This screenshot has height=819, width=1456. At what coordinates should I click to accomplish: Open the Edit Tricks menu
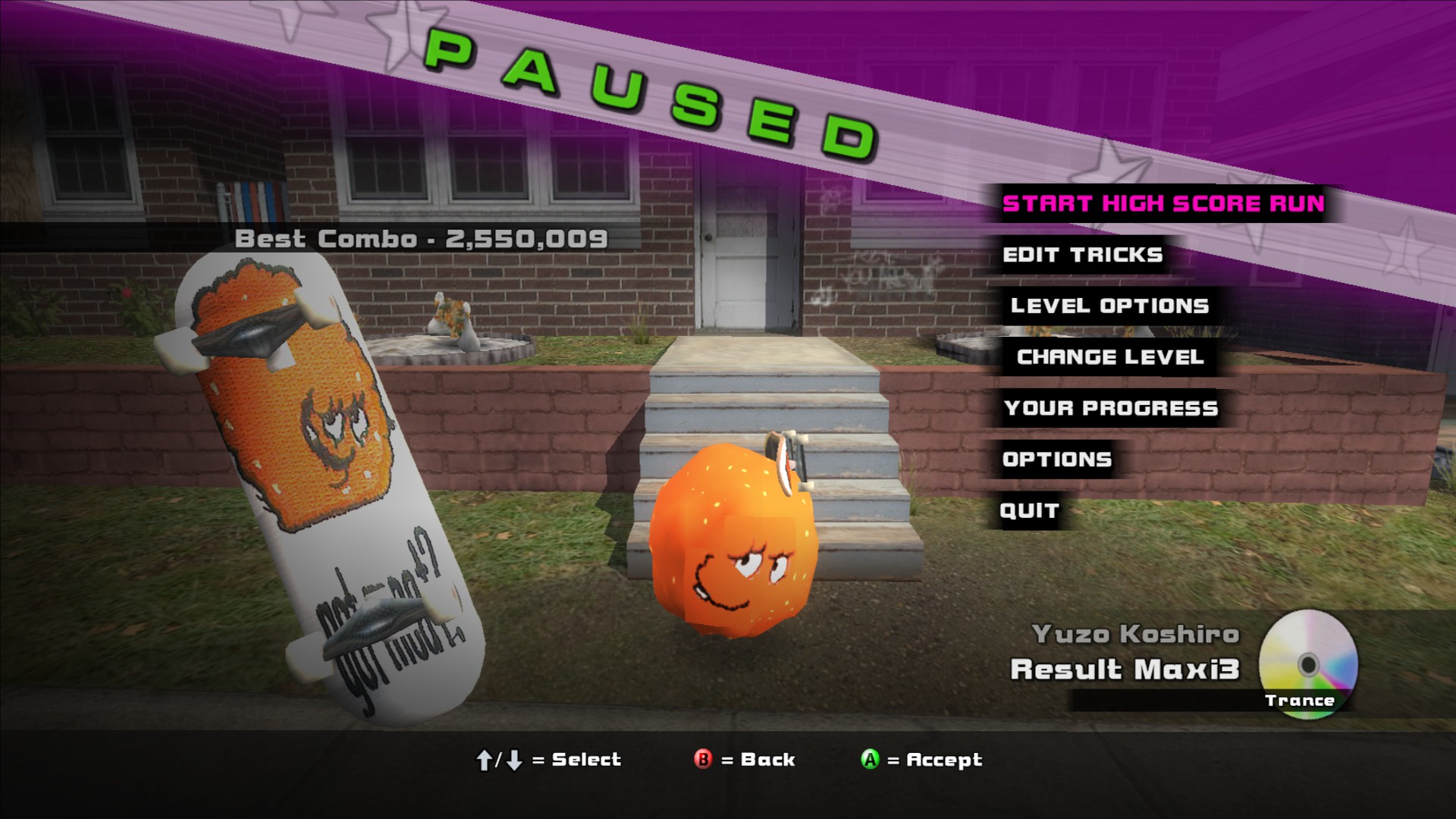[x=1082, y=255]
